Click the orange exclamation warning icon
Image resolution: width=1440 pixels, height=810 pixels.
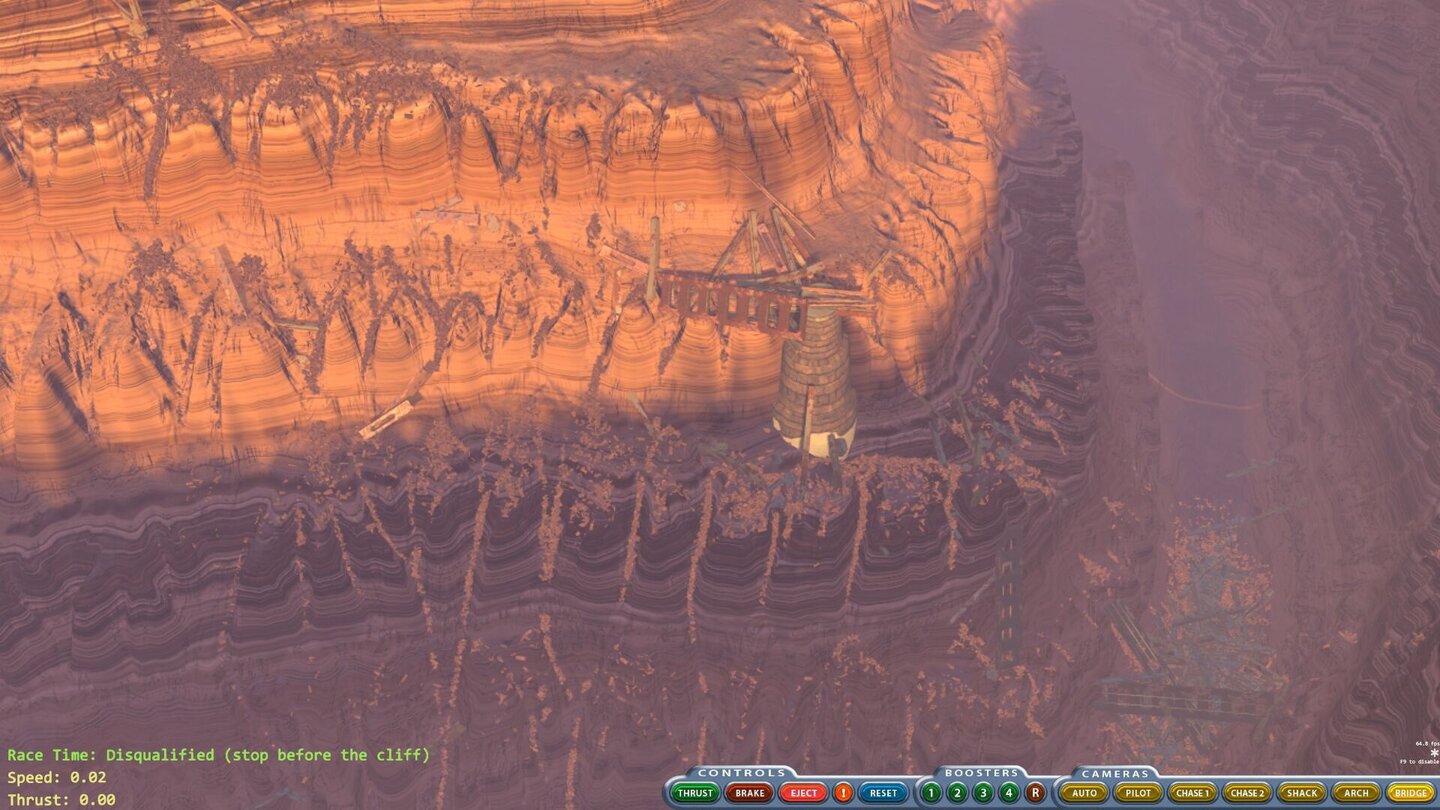[842, 792]
